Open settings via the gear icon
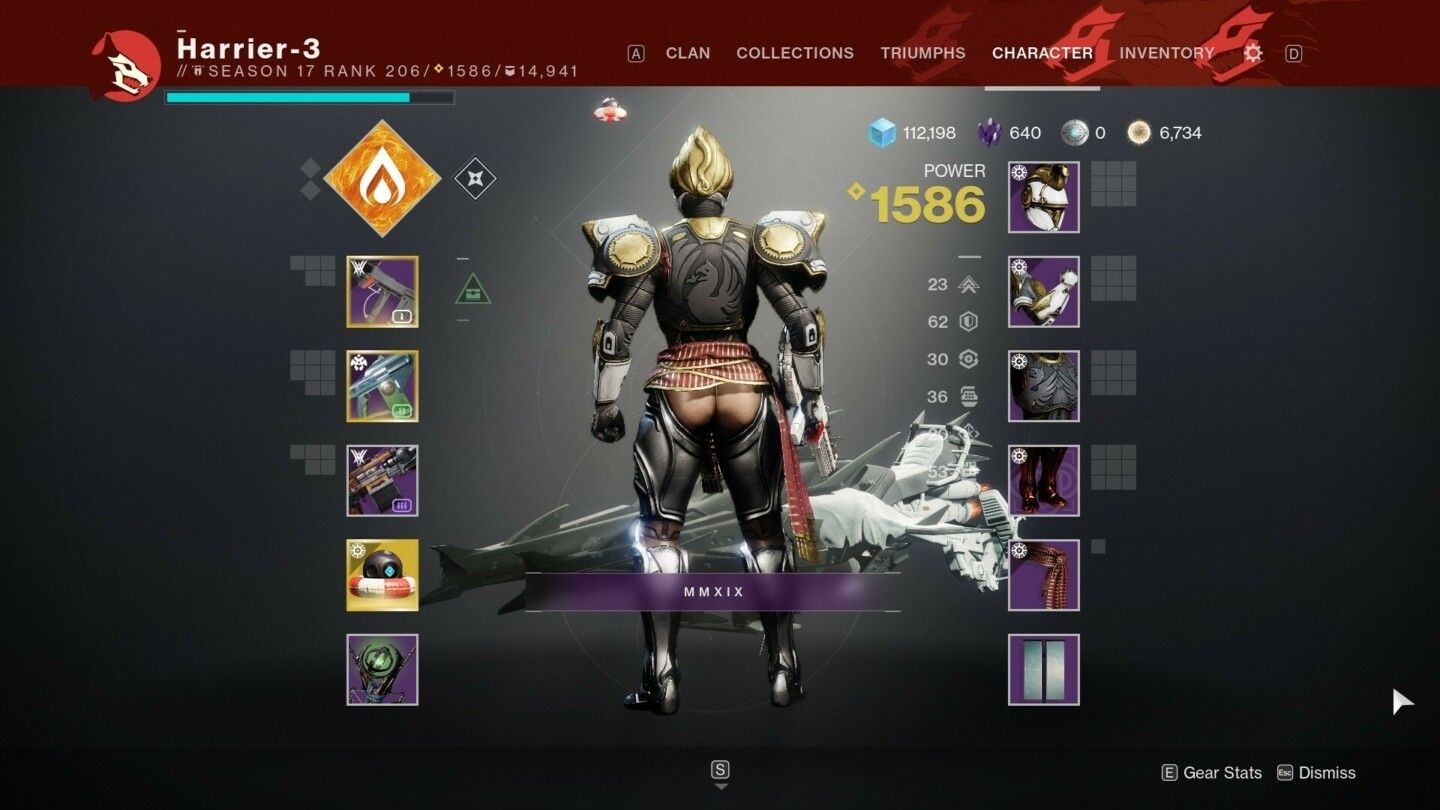The height and width of the screenshot is (810, 1440). coord(1253,53)
